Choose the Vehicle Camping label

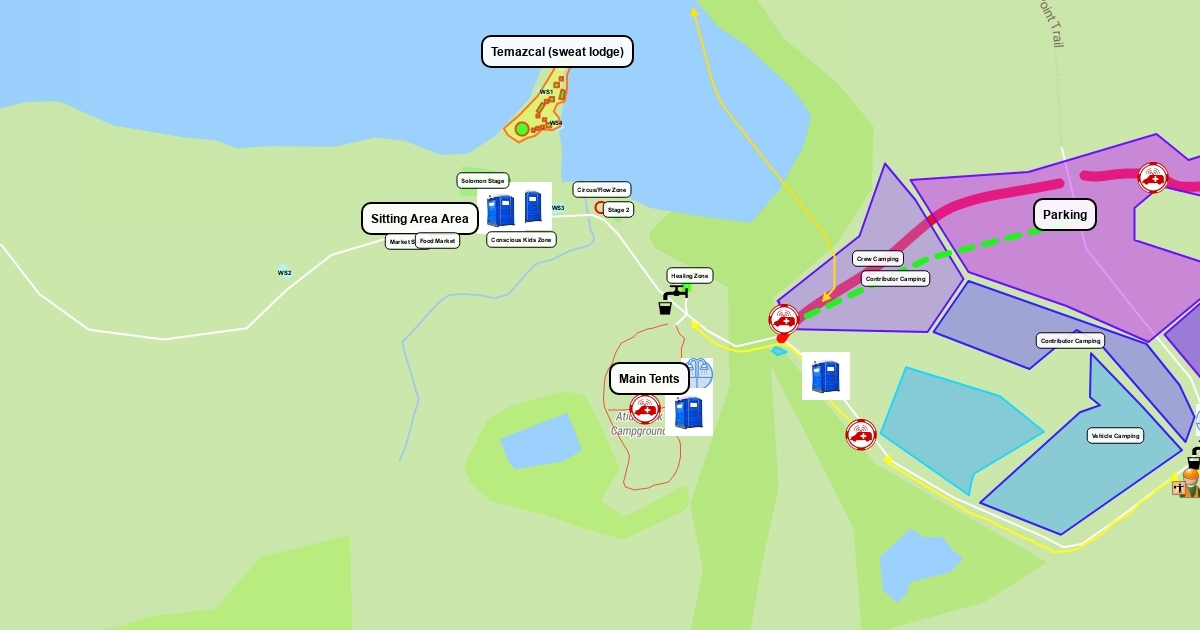[1115, 436]
